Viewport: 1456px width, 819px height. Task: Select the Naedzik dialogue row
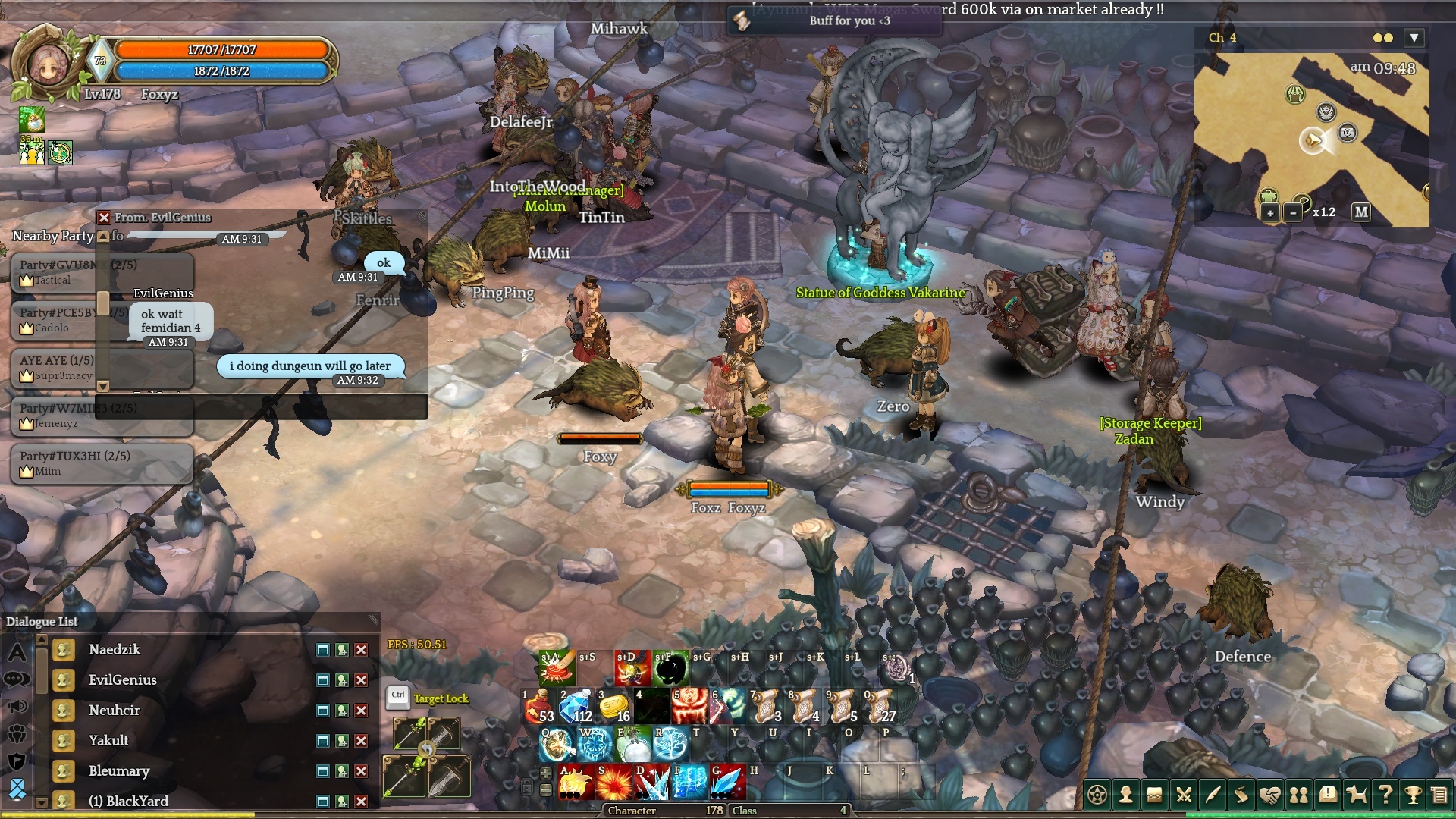(114, 650)
